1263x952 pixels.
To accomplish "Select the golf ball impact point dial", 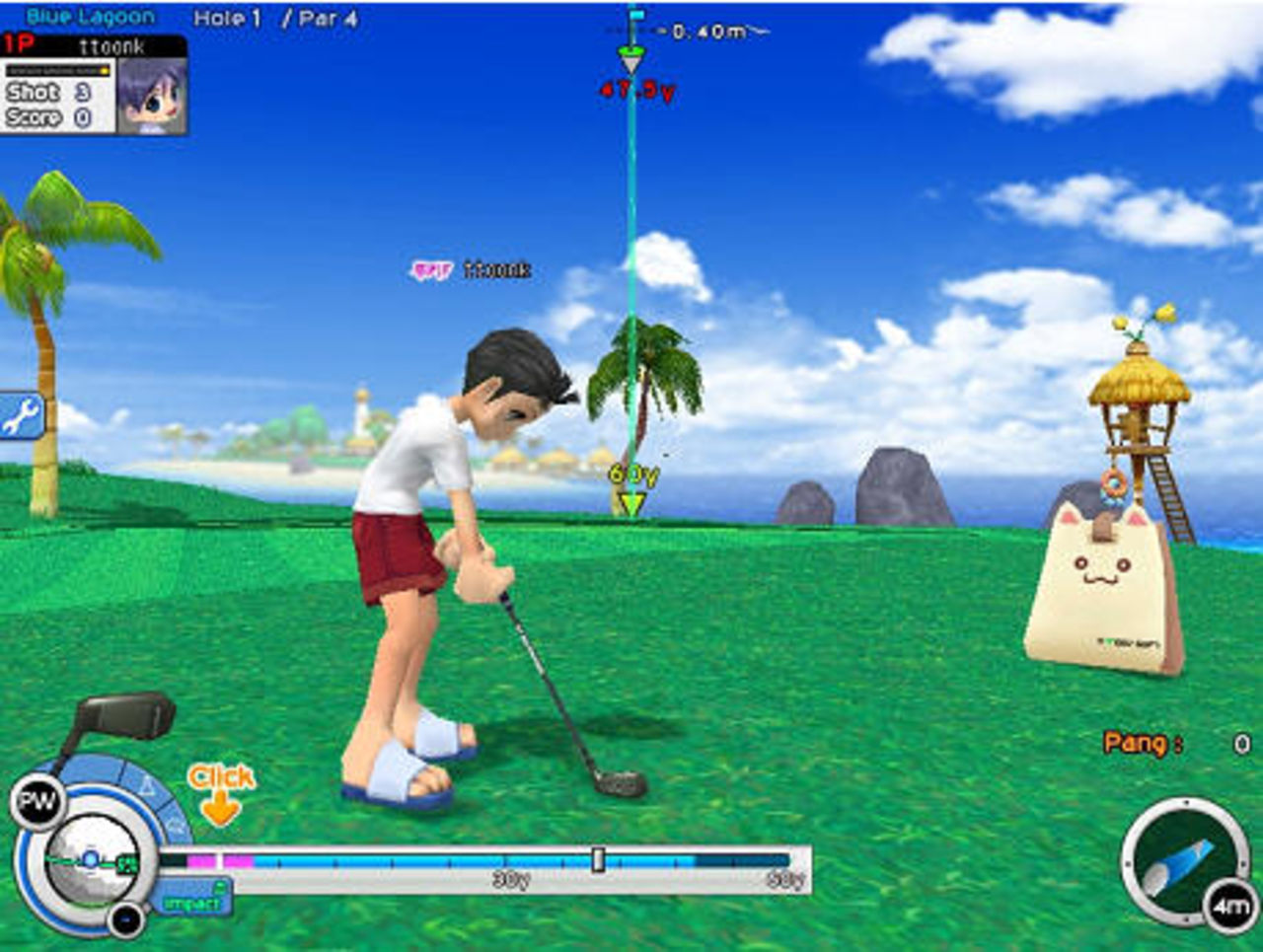I will click(91, 860).
